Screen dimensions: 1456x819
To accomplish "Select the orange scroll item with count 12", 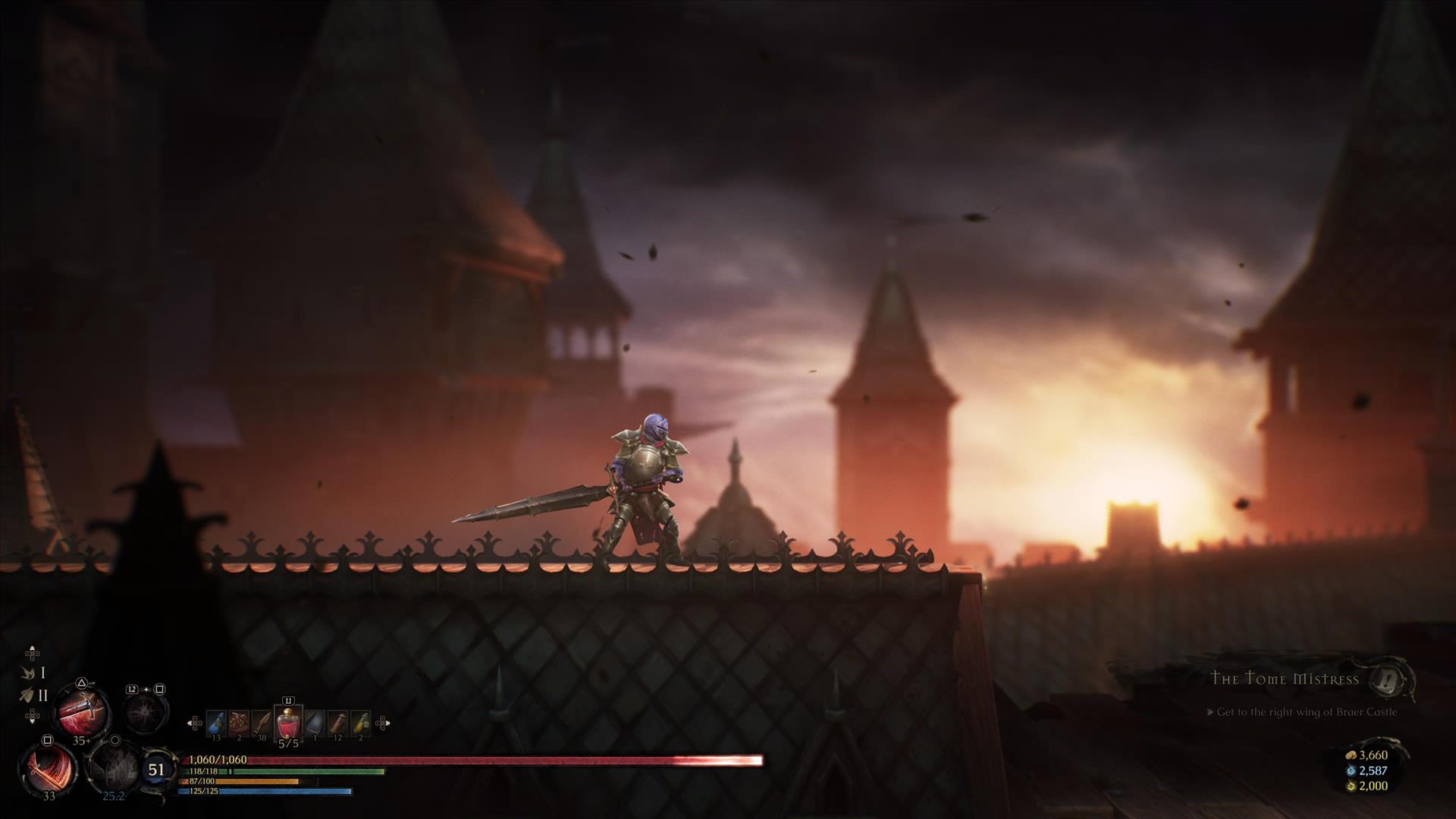I will point(338,723).
